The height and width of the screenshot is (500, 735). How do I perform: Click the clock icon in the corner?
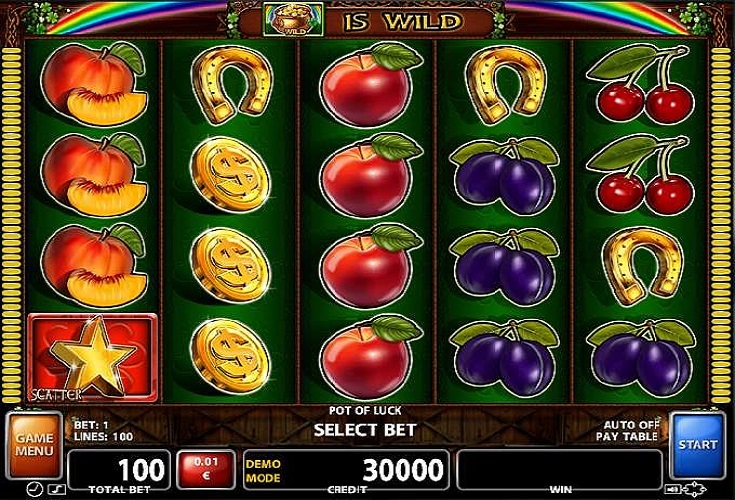[35, 489]
